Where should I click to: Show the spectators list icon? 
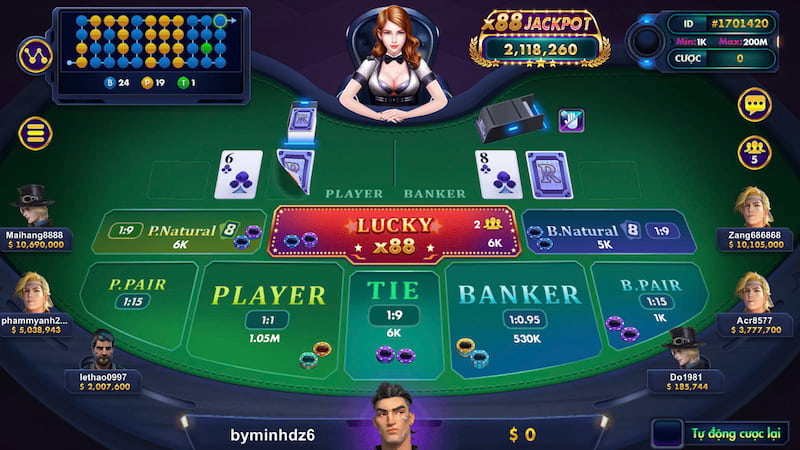coord(754,151)
